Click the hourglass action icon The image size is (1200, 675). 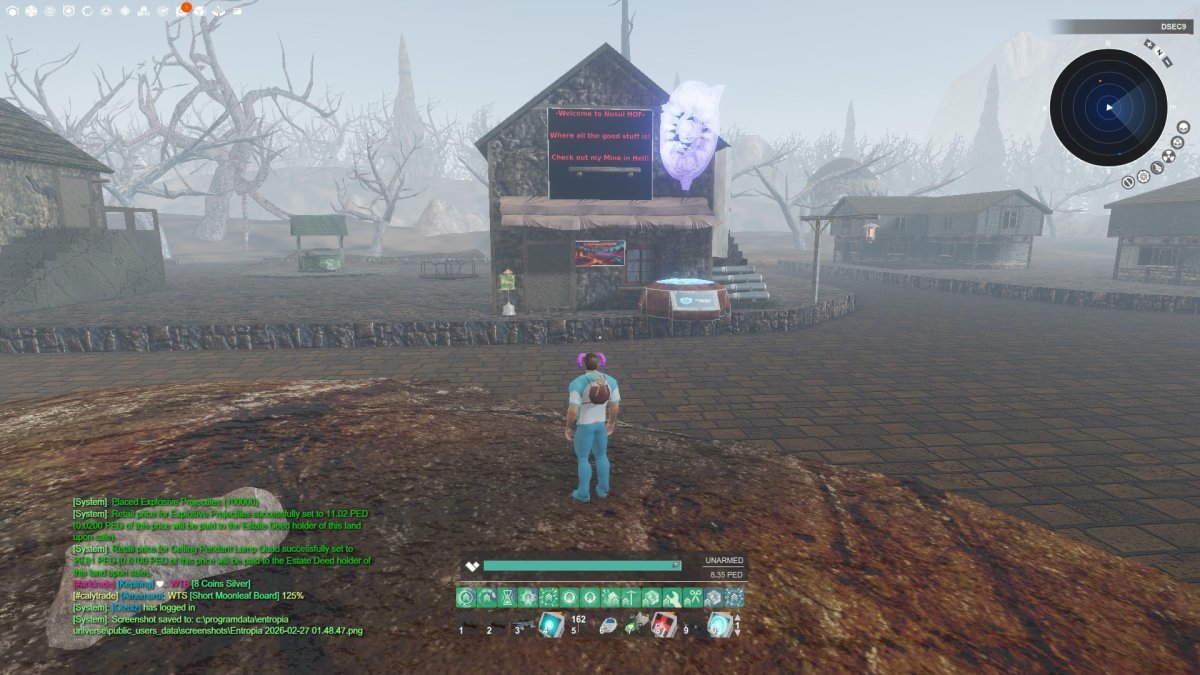[507, 598]
